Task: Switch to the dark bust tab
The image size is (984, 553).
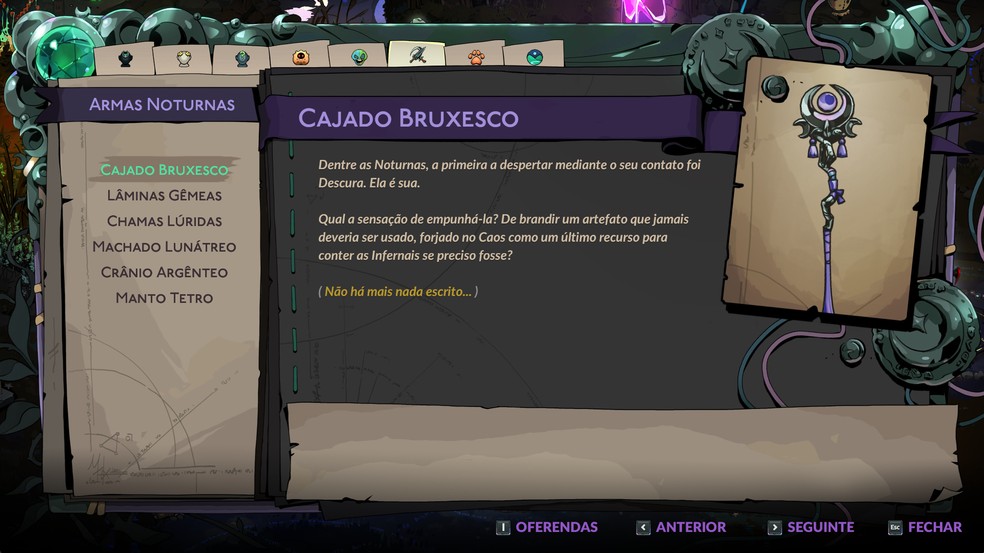Action: pyautogui.click(x=125, y=58)
